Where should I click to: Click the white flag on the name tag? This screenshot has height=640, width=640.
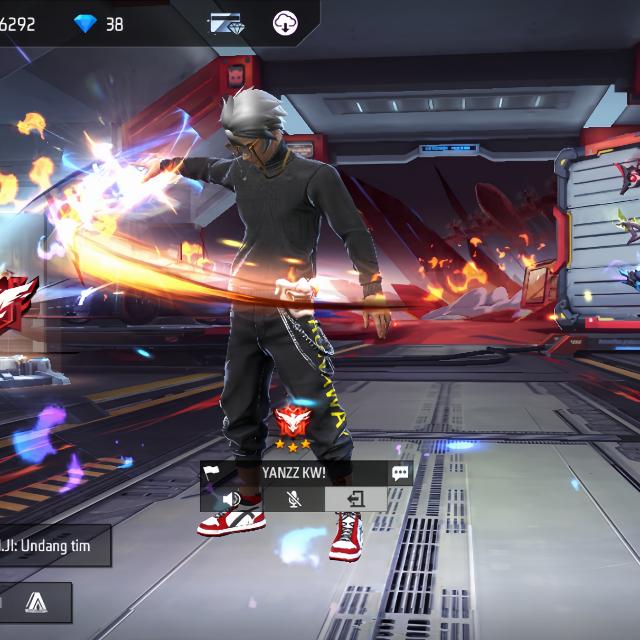coord(212,473)
